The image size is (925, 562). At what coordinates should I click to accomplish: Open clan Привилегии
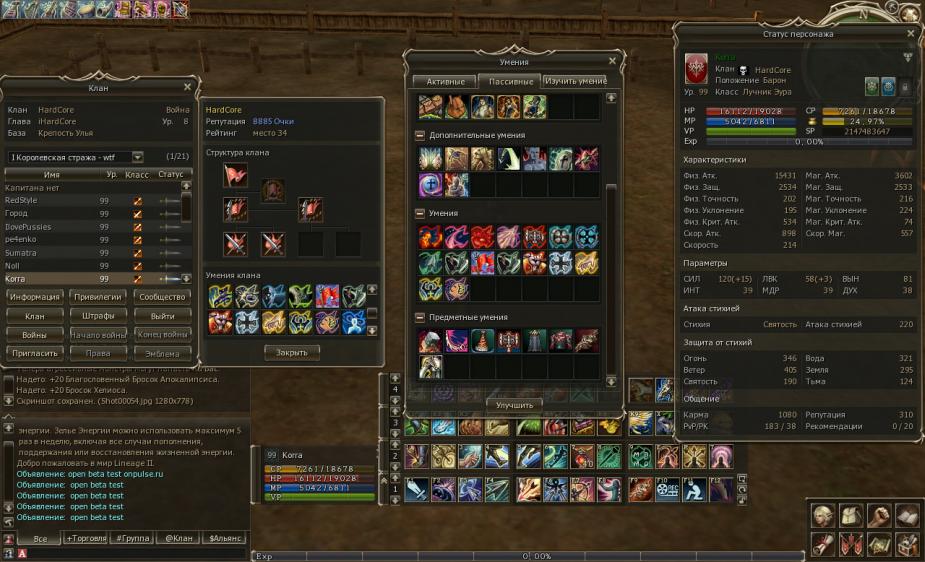pos(99,297)
